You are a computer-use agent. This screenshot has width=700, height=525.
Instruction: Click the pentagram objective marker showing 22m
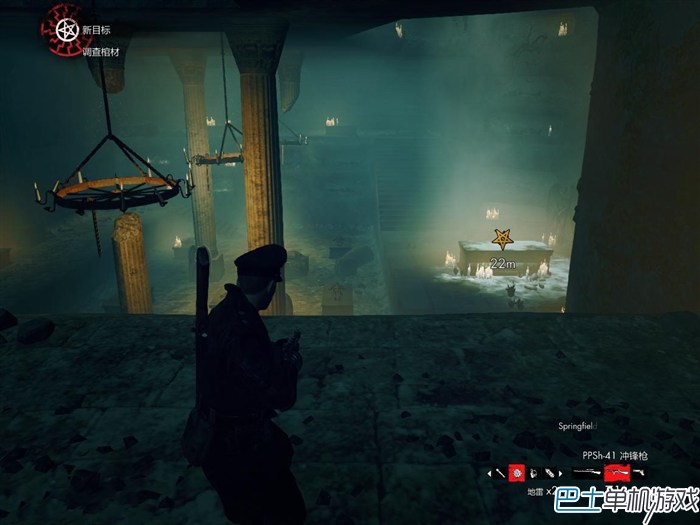[x=502, y=239]
